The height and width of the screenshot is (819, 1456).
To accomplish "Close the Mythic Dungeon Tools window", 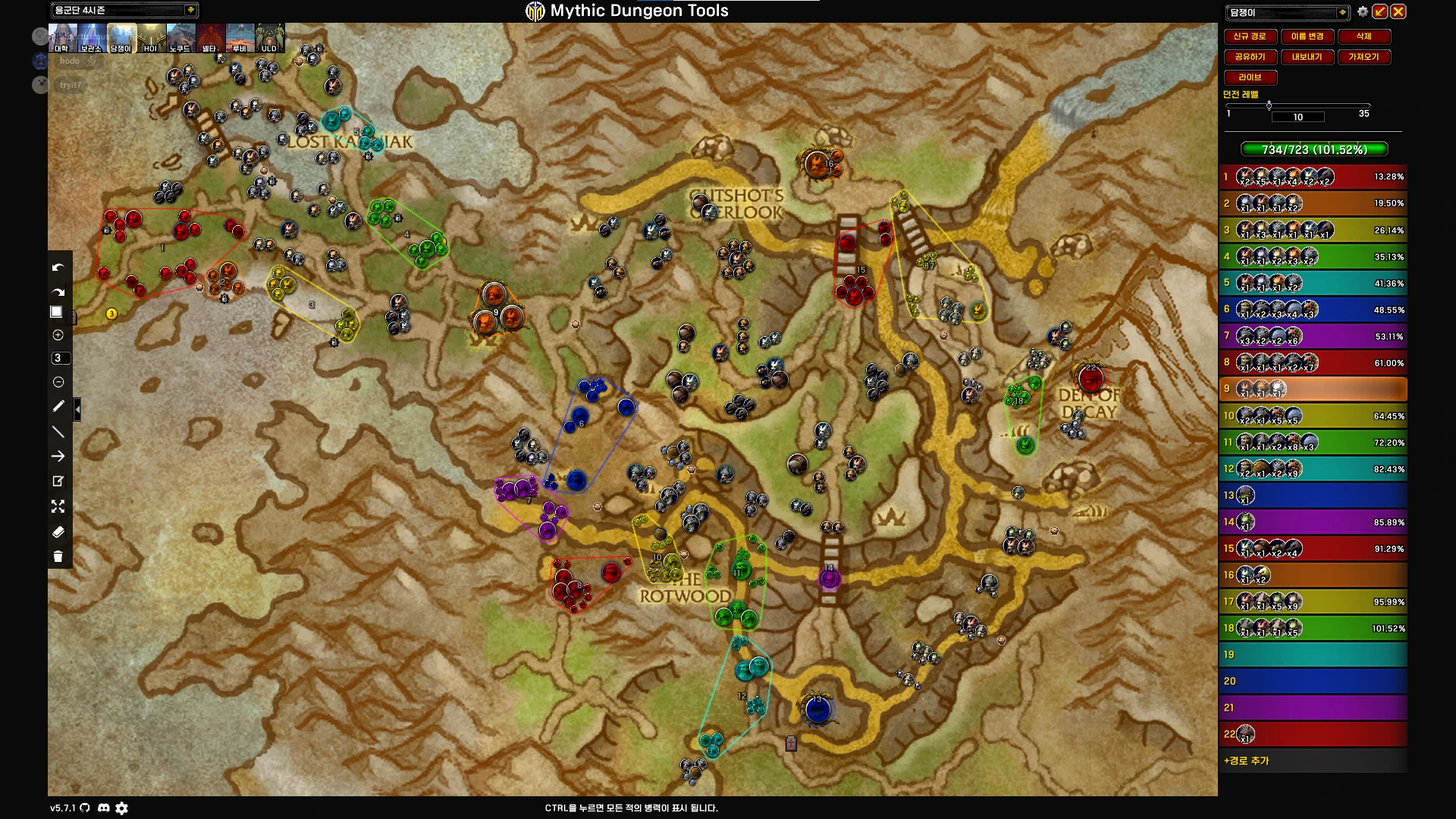I will (1398, 11).
